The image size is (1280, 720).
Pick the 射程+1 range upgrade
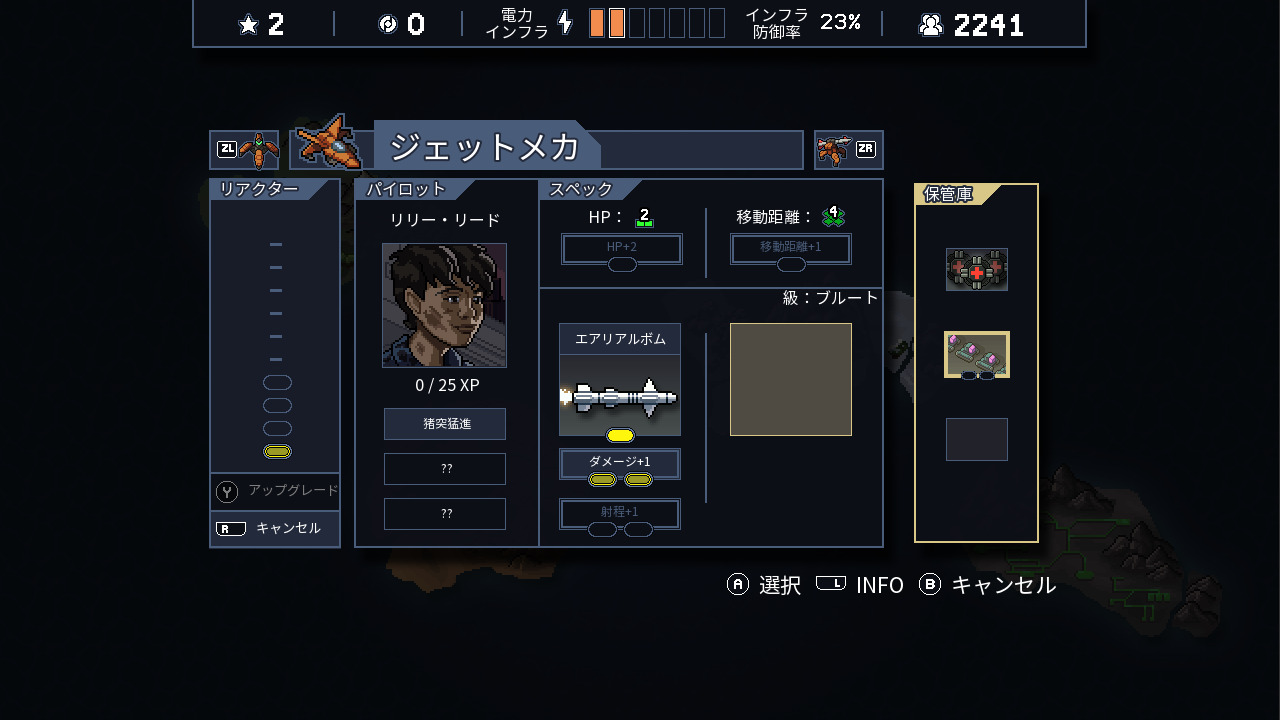[x=620, y=513]
